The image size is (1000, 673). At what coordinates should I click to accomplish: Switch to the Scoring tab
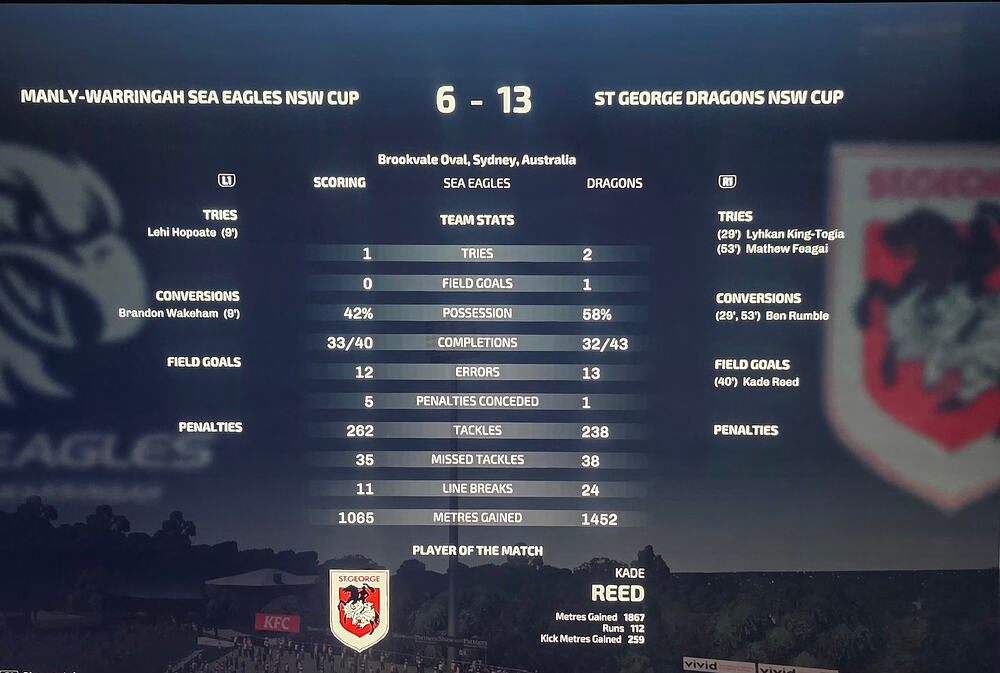click(339, 183)
